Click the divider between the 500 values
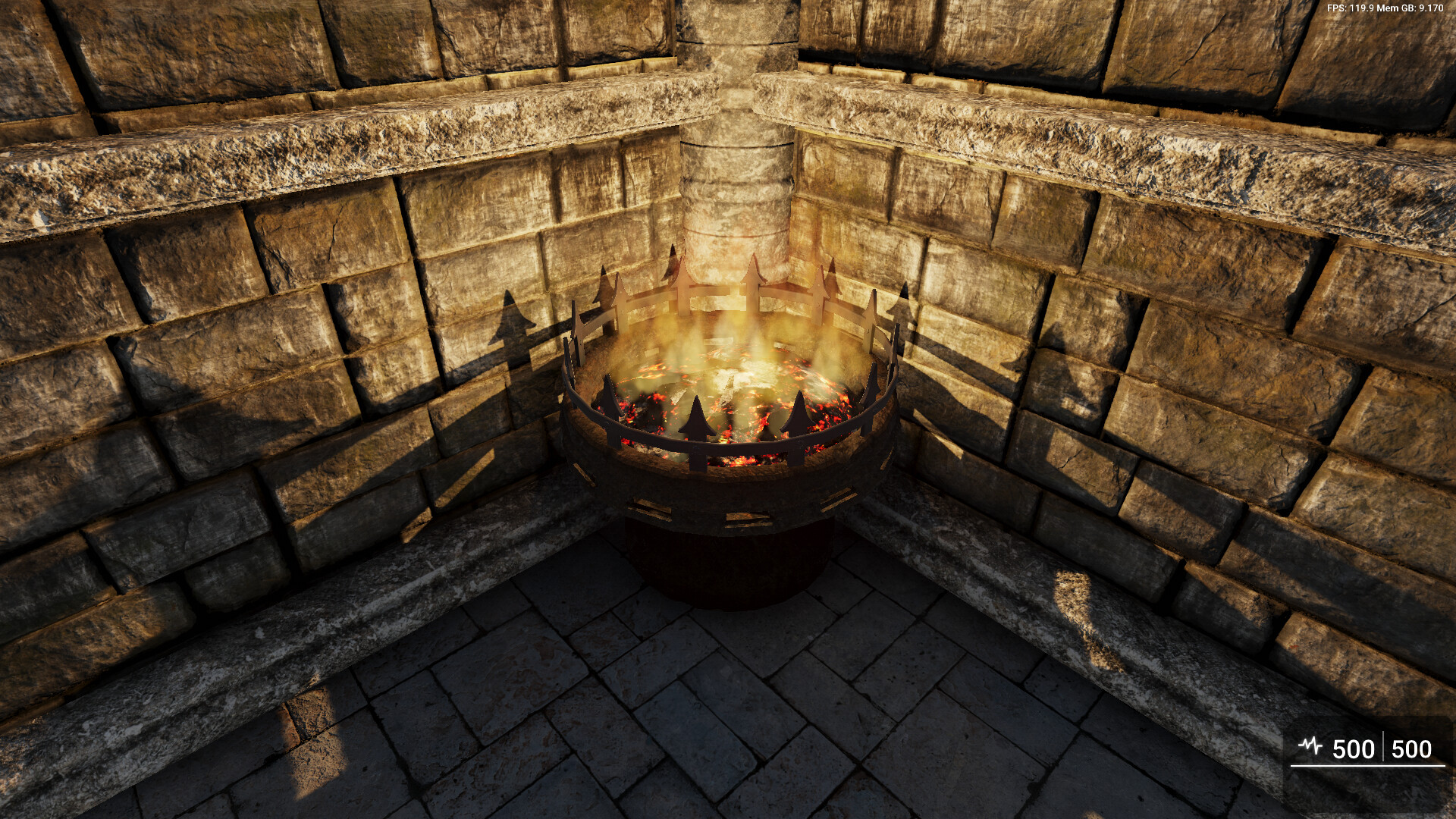Screen dimensions: 1456x819 (x=1383, y=747)
